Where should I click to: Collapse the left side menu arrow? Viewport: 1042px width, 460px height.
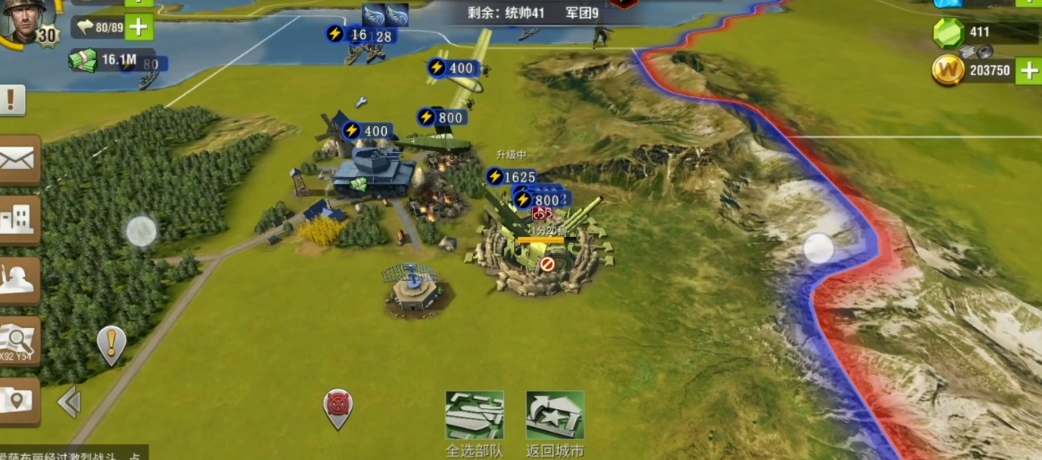point(69,402)
